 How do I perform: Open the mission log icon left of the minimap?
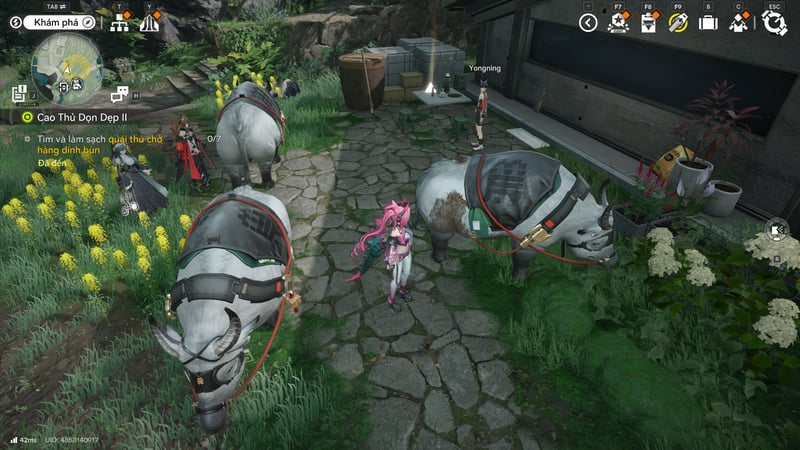(19, 94)
